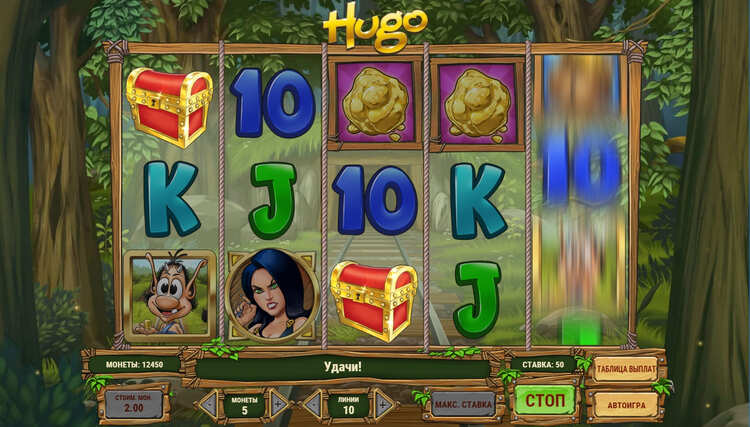Decrease the МОНЕТЫ coin count

tap(207, 404)
